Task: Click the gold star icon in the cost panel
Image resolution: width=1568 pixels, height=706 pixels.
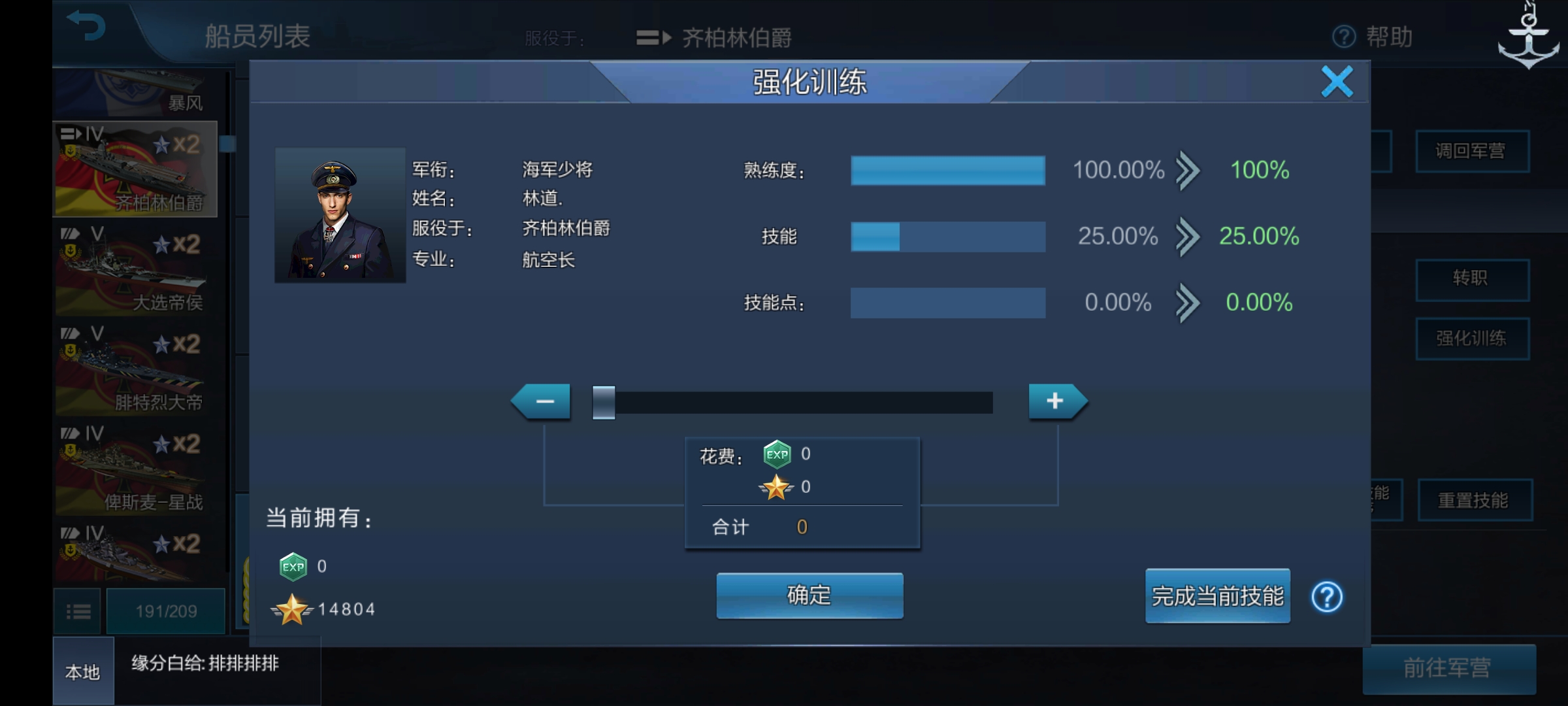Action: pos(776,486)
